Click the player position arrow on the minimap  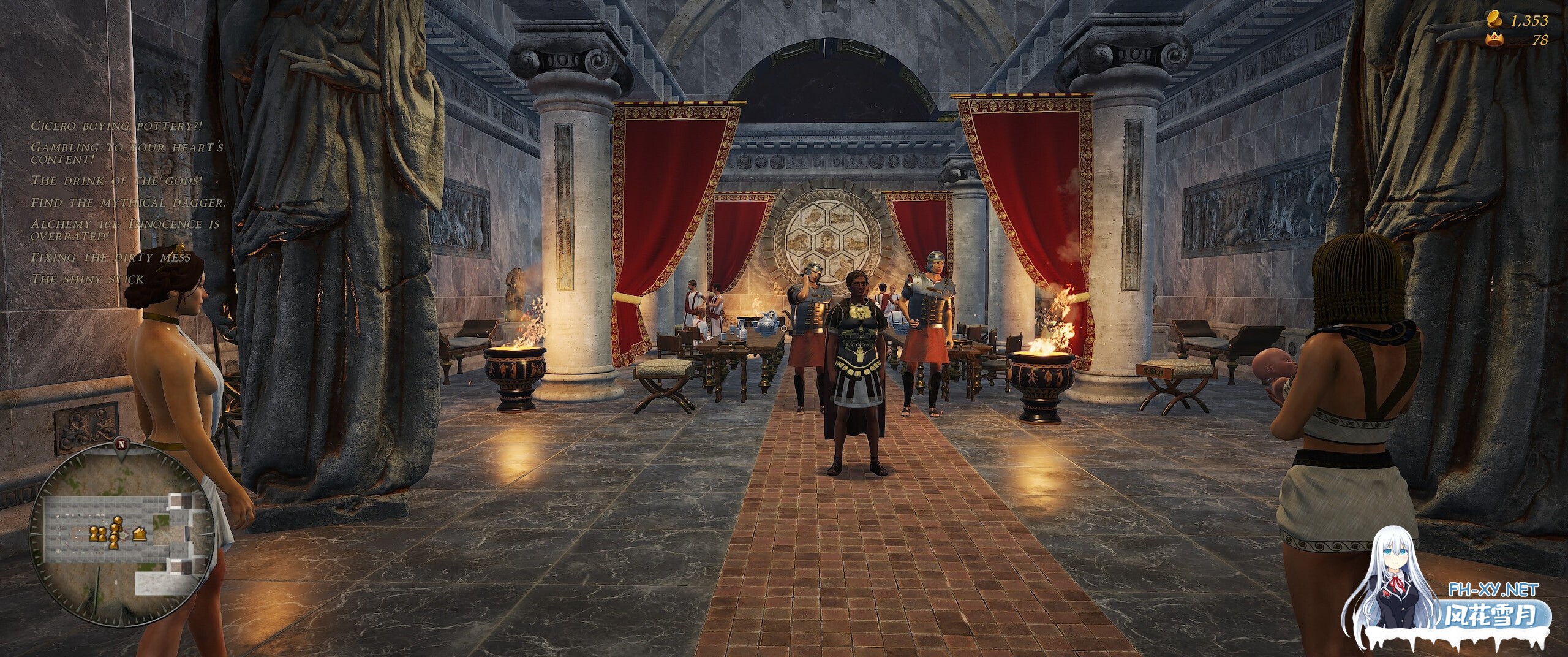[x=123, y=536]
